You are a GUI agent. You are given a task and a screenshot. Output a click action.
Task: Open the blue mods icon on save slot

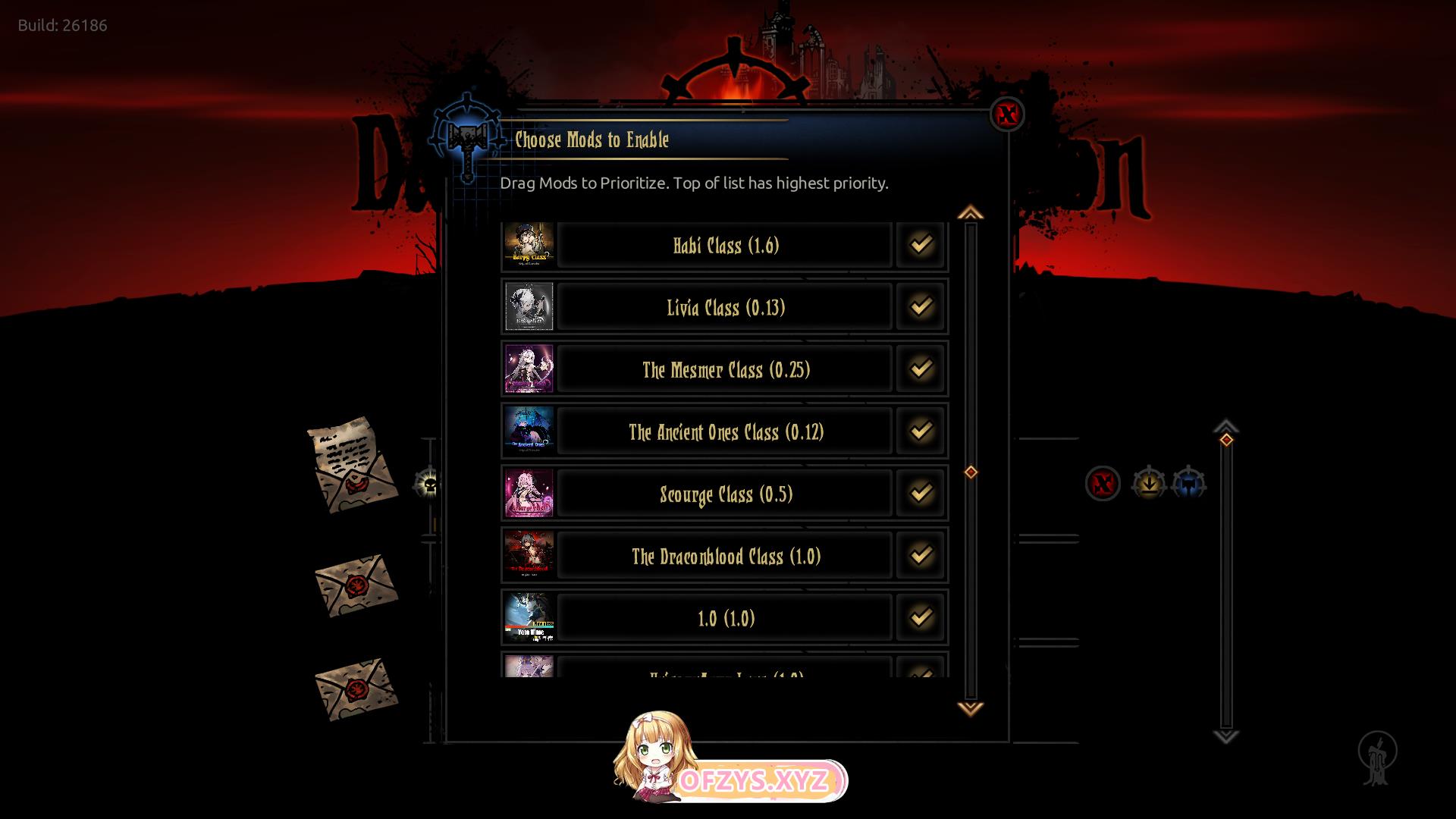(x=1188, y=483)
